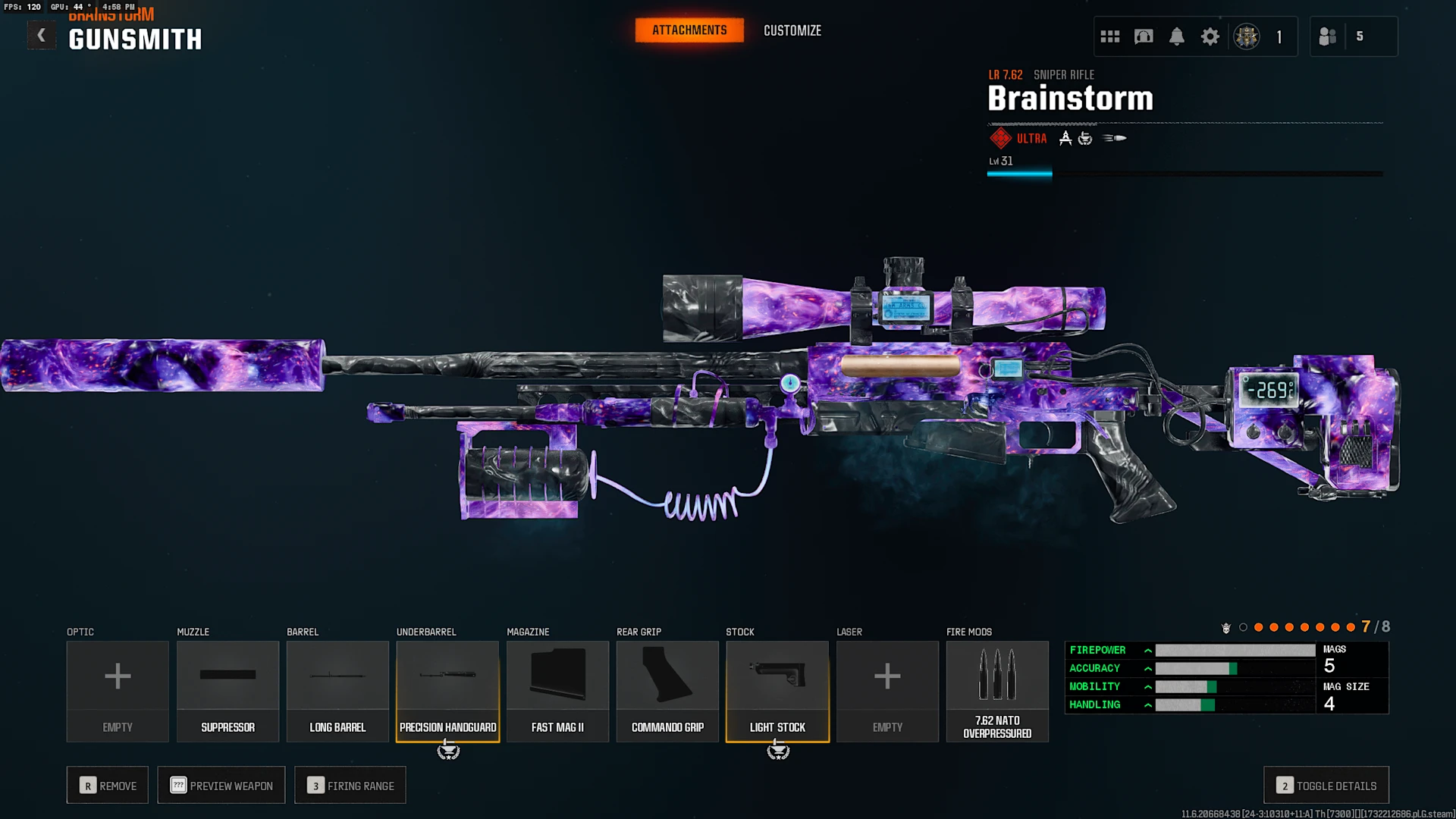This screenshot has height=819, width=1456.
Task: Select the Light Stock slot
Action: coord(777,691)
